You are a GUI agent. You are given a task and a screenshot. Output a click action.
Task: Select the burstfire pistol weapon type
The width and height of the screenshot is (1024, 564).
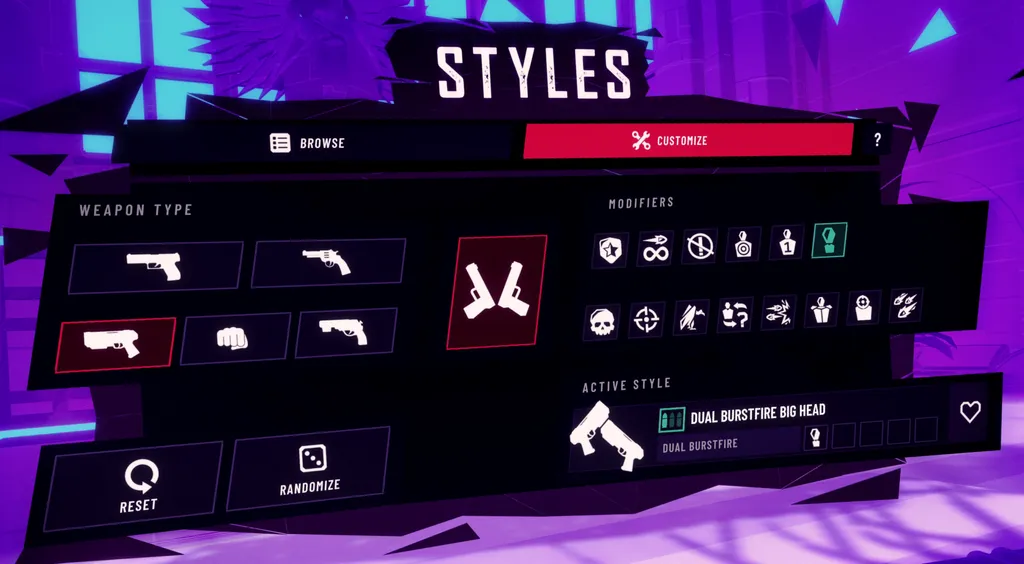point(117,343)
